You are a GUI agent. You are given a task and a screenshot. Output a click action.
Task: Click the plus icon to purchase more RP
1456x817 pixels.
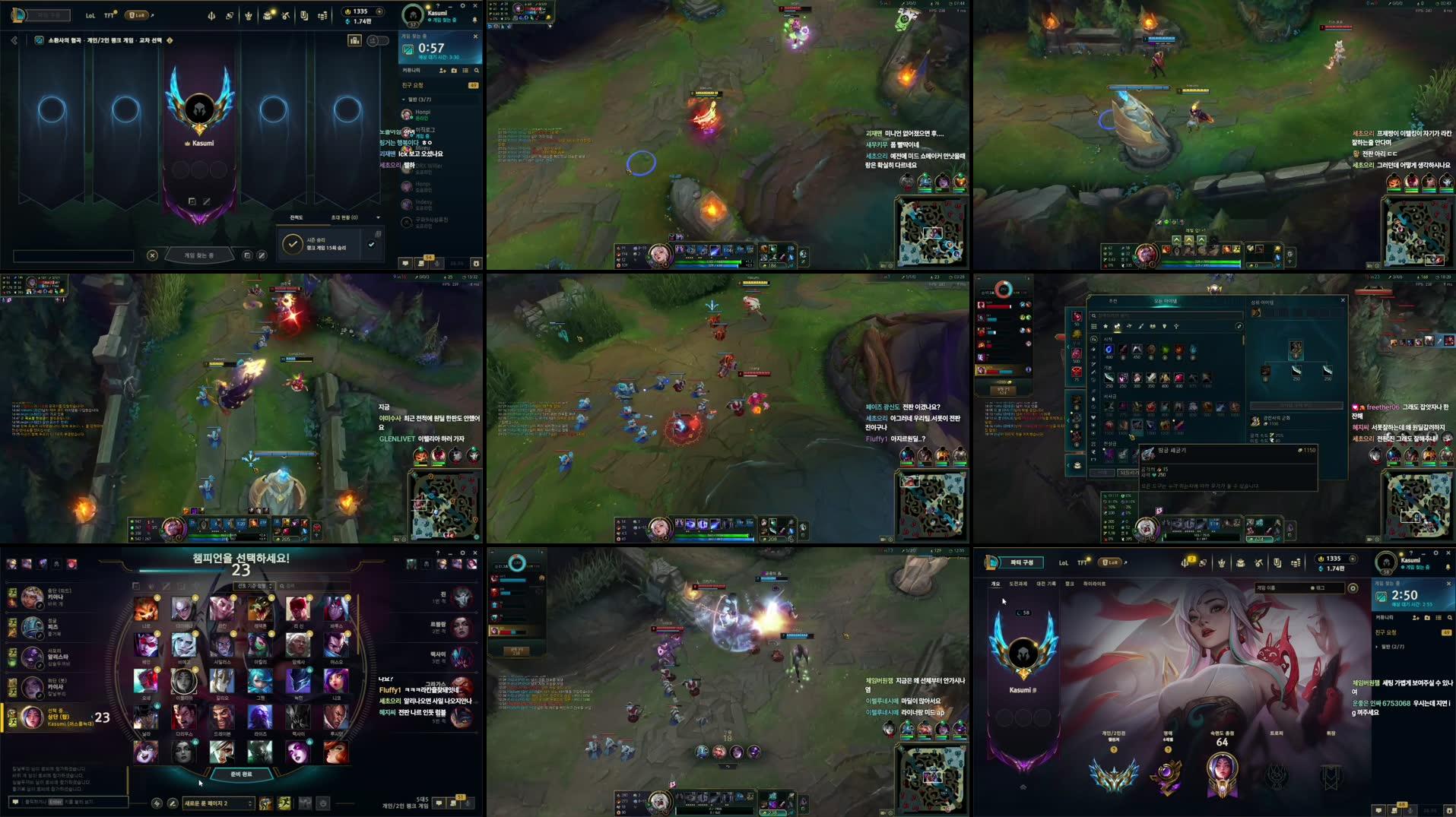379,11
